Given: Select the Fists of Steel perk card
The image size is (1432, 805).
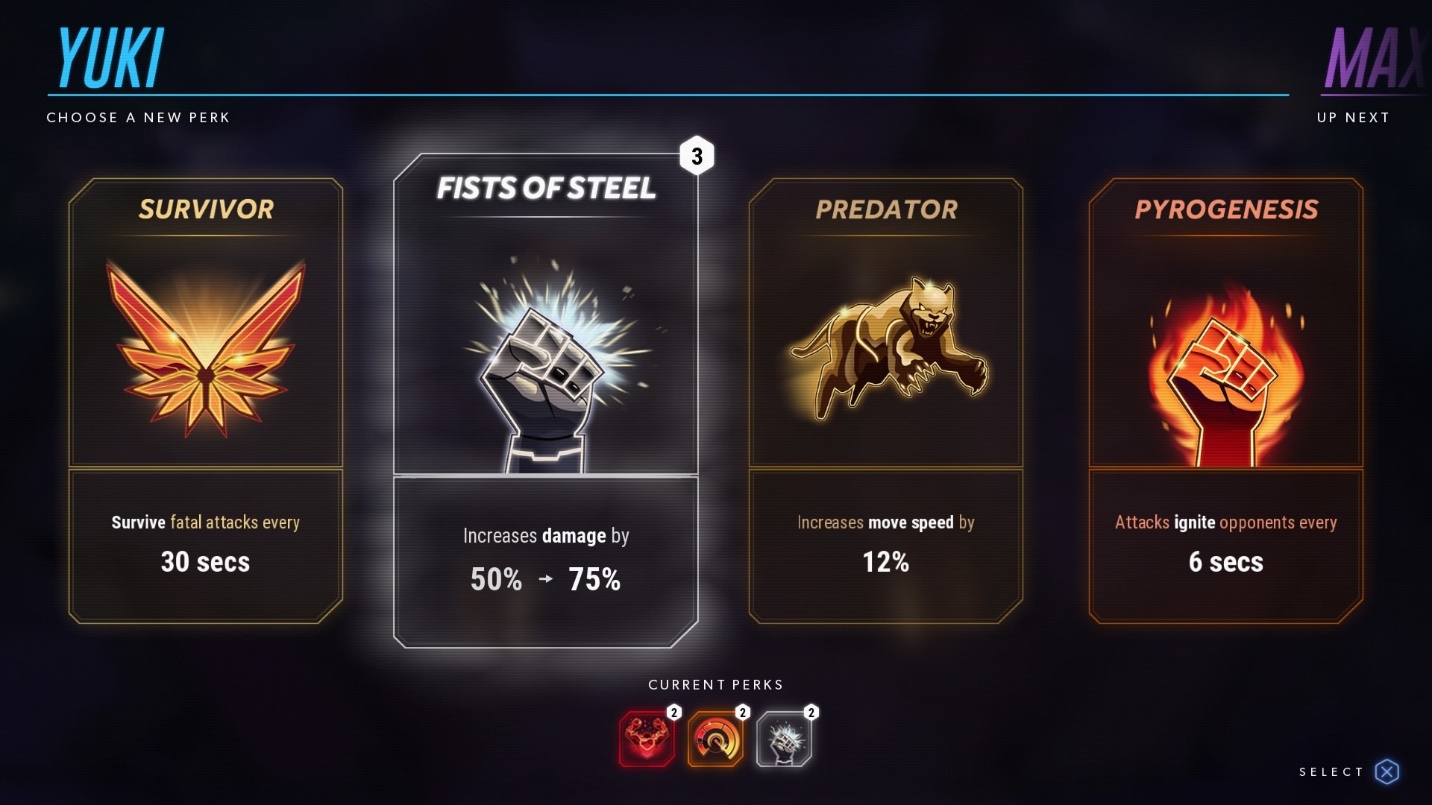Looking at the screenshot, I should click(545, 400).
